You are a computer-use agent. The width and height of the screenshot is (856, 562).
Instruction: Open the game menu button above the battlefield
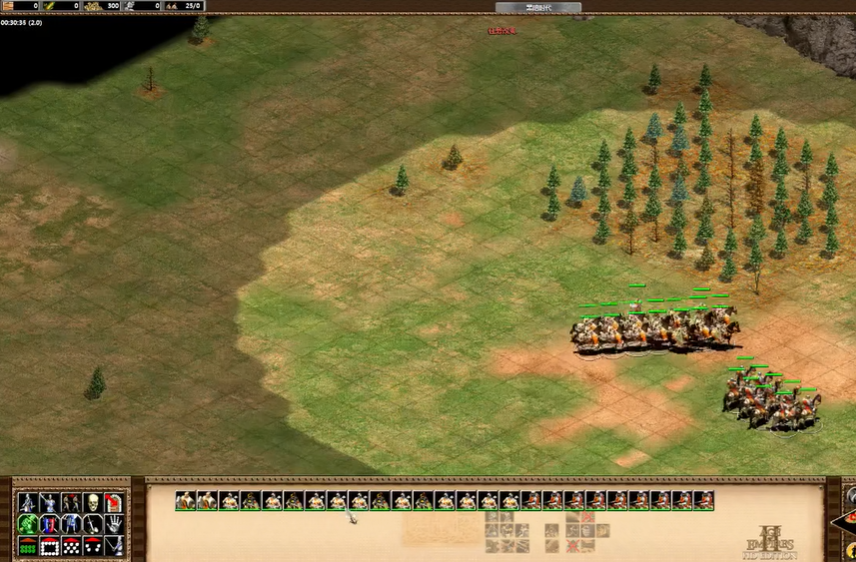click(x=538, y=7)
